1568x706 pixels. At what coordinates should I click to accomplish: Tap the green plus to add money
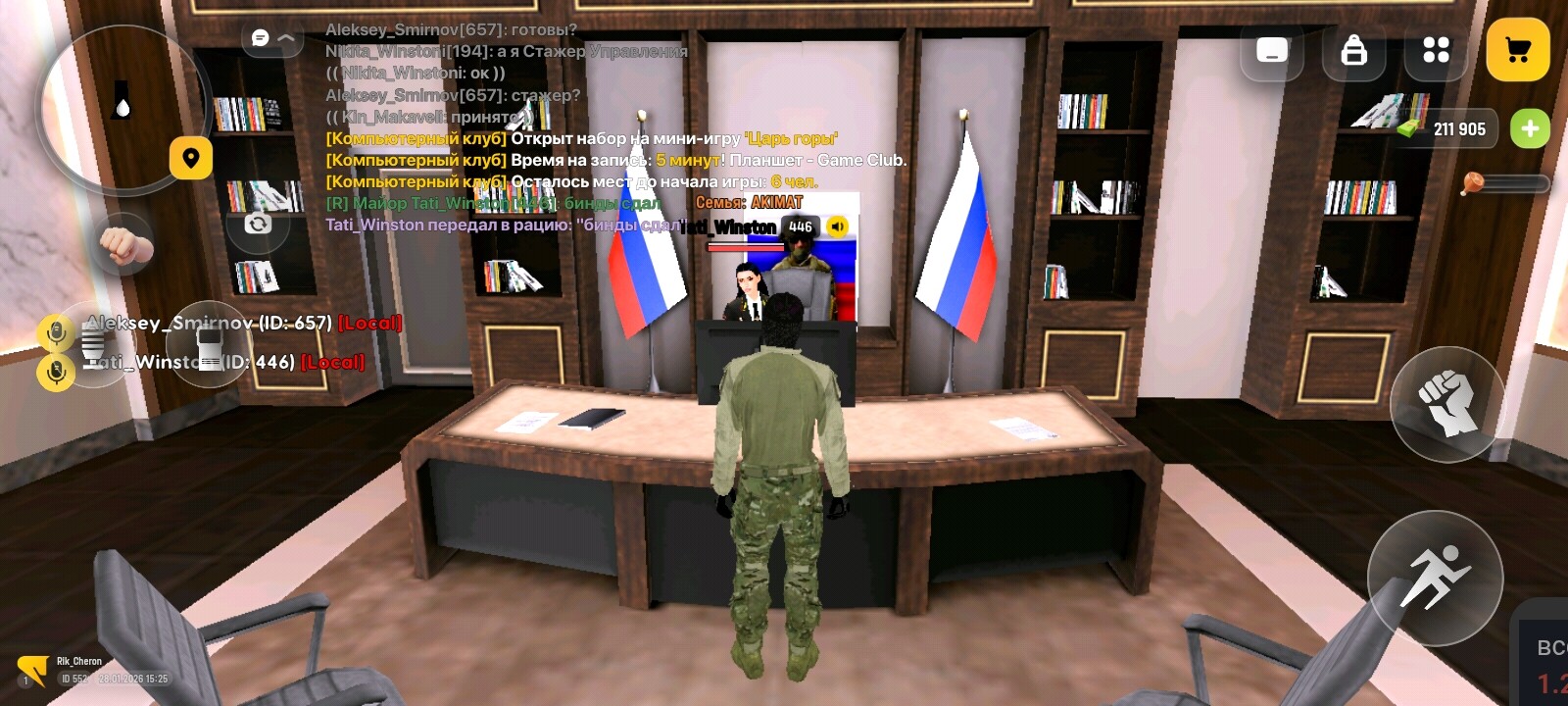coord(1532,128)
